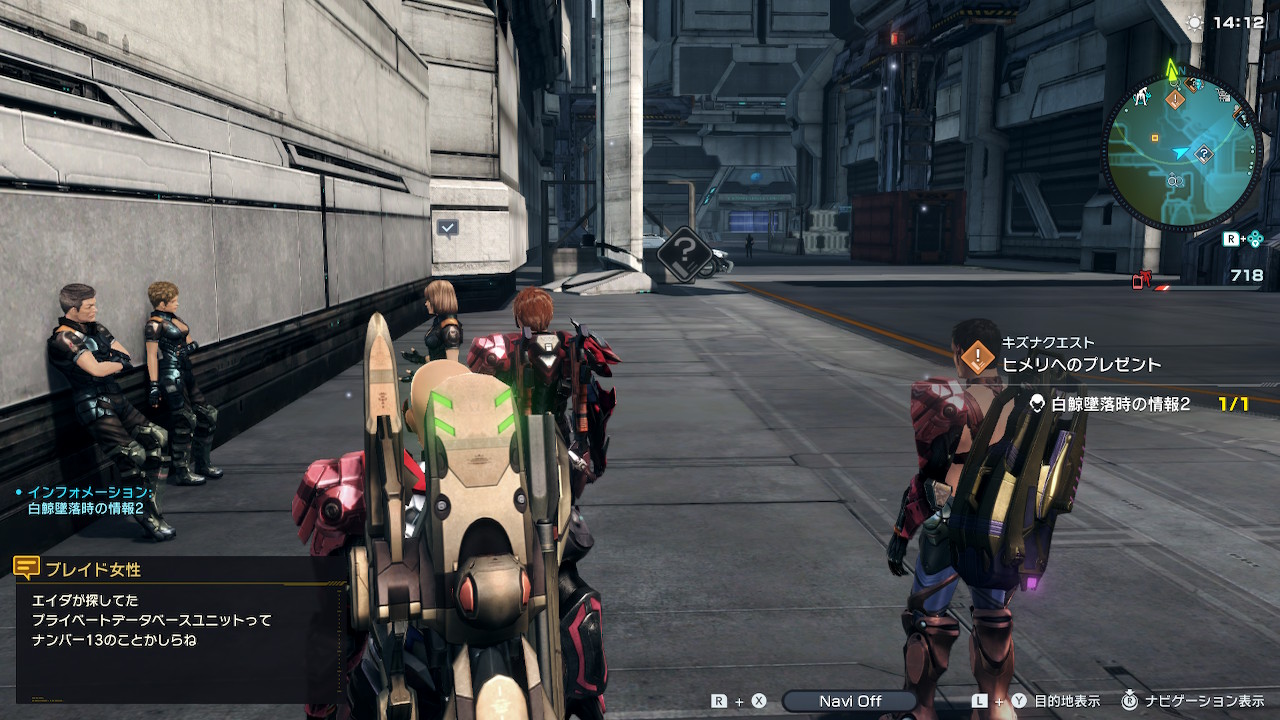Click the インフォメーション notice label

(88, 493)
